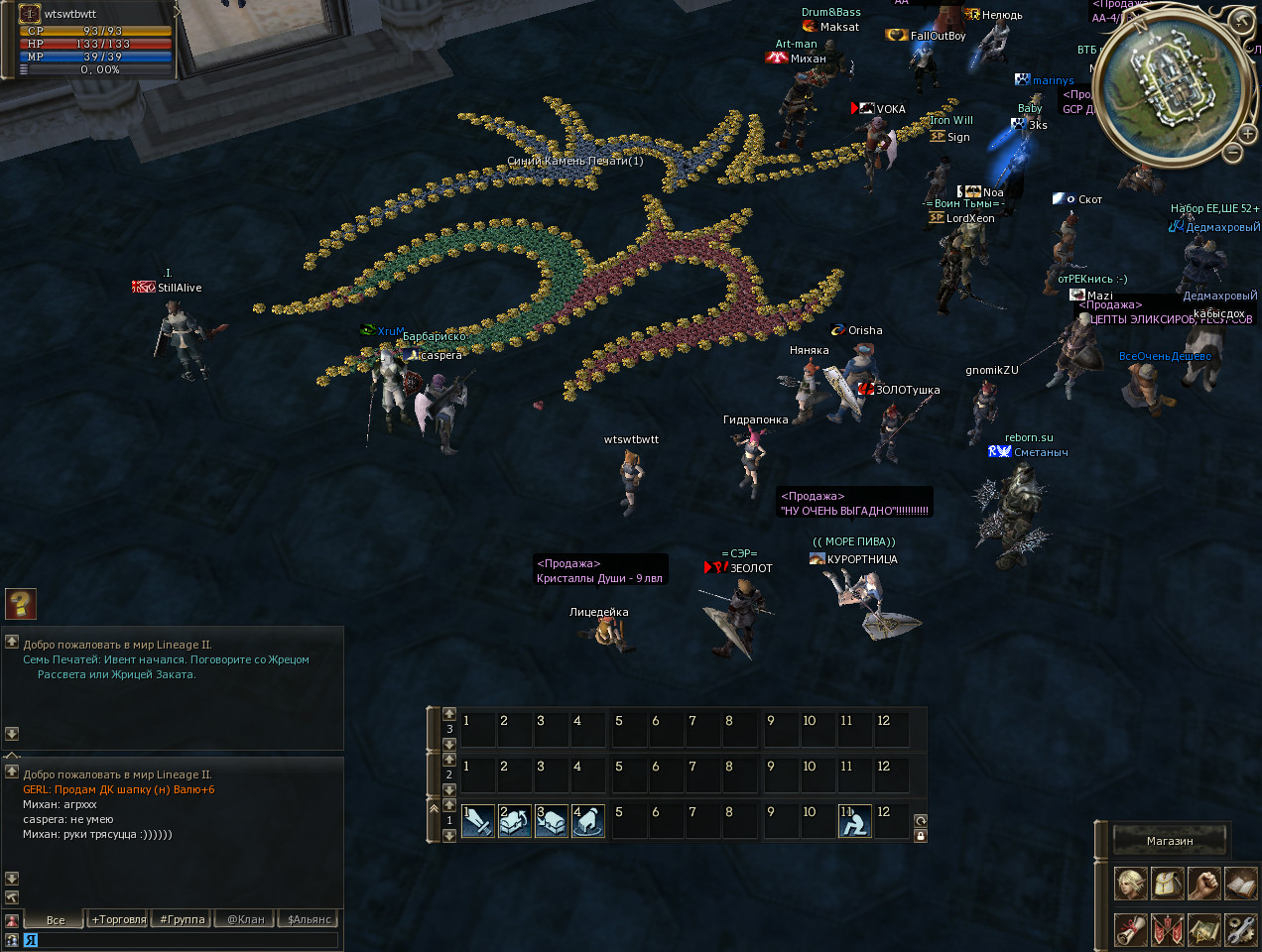The width and height of the screenshot is (1262, 952).
Task: Use the chest pick-up action in slot 2
Action: tap(515, 821)
